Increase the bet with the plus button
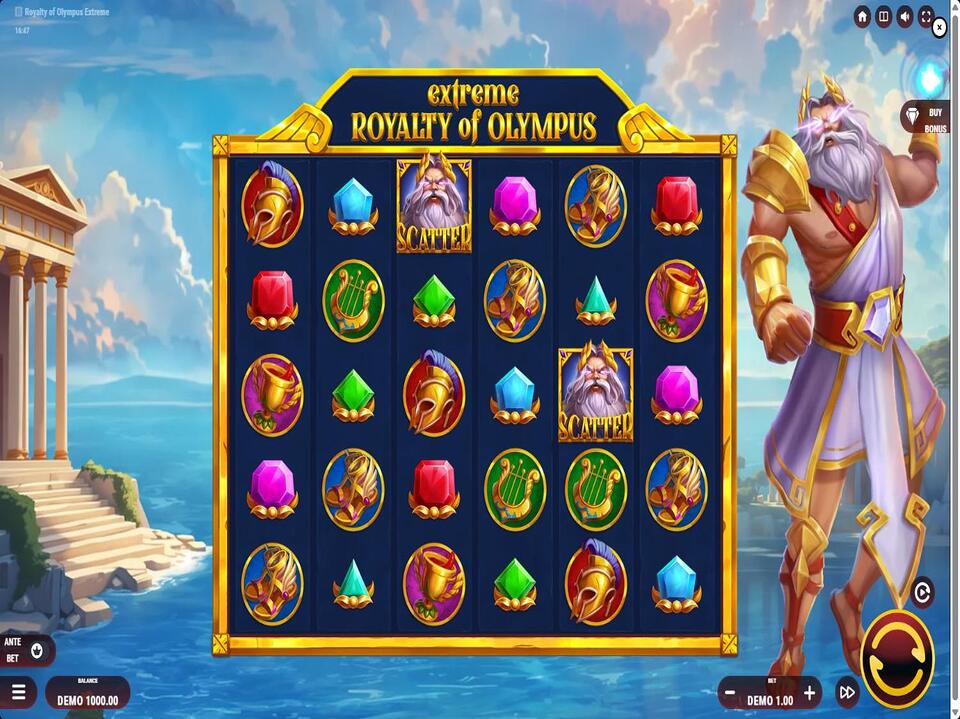 click(810, 692)
